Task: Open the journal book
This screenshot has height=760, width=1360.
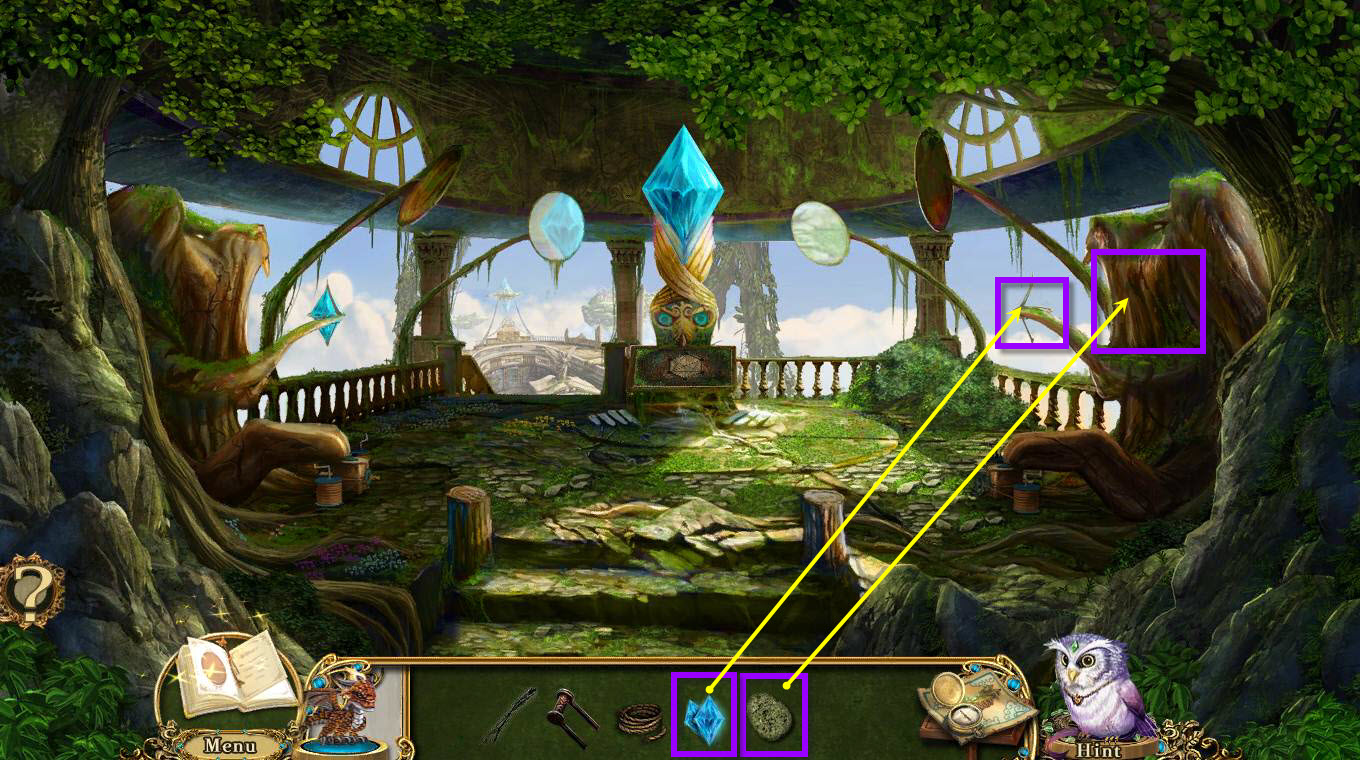Action: (228, 673)
